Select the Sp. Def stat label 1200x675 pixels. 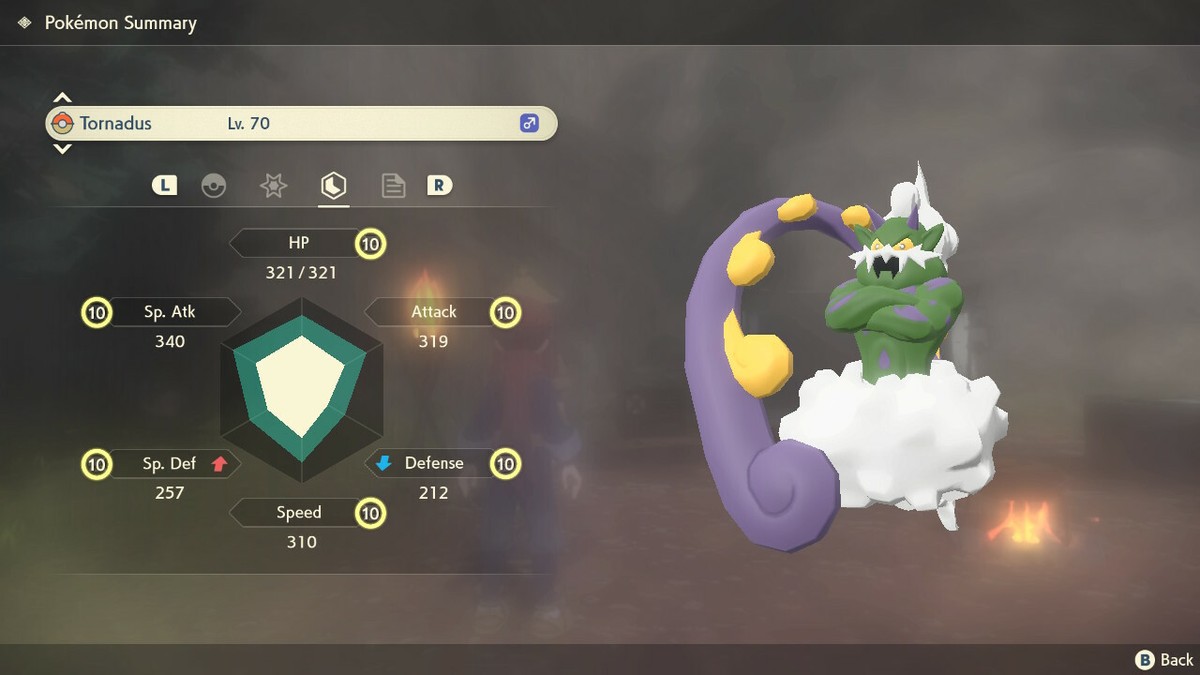point(170,463)
